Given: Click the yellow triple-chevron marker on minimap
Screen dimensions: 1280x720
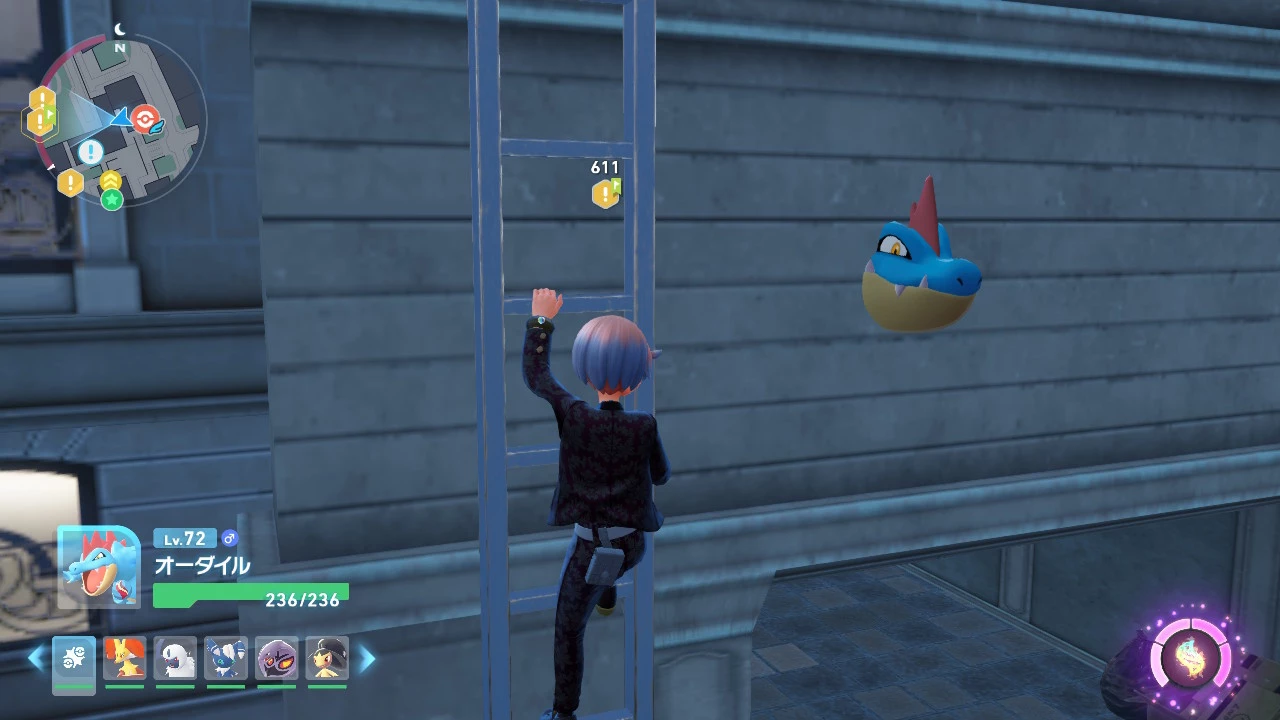Looking at the screenshot, I should tap(111, 181).
